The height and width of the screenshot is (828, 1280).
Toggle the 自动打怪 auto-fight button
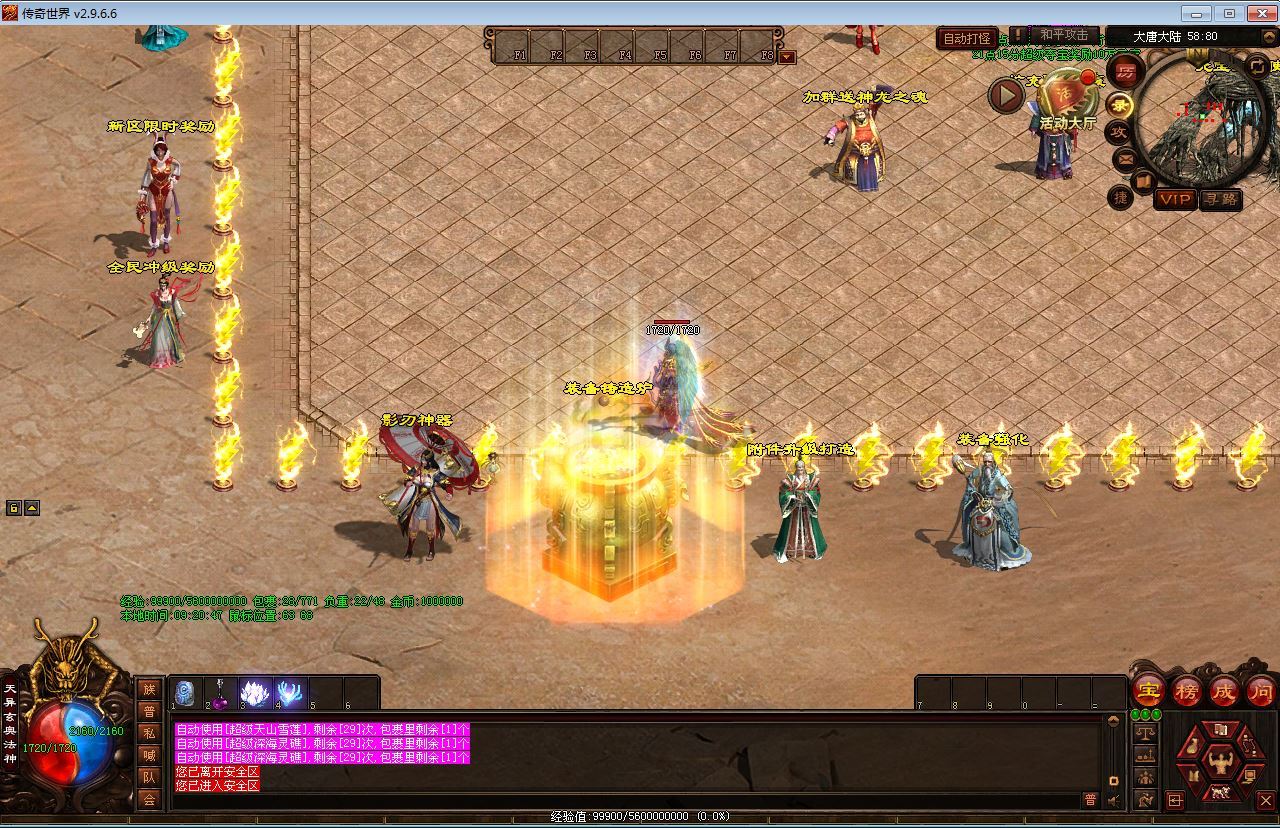point(967,39)
